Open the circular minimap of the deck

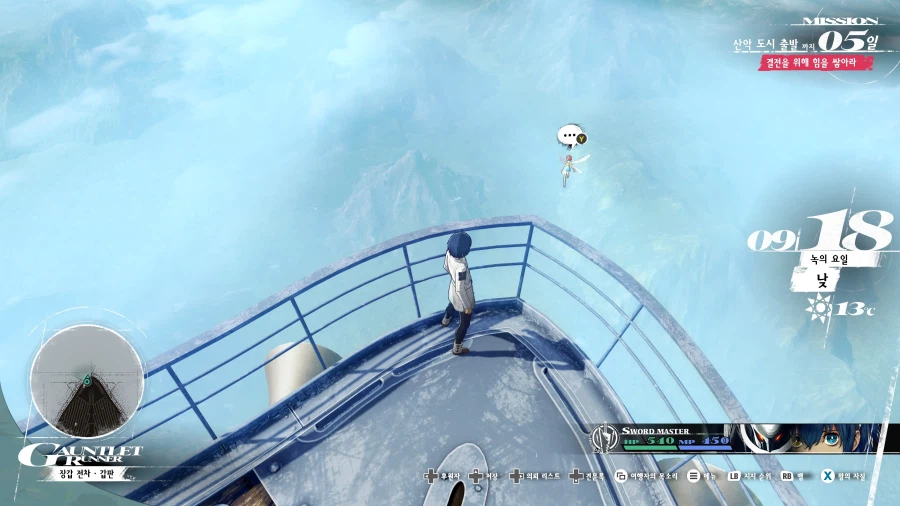(x=86, y=382)
